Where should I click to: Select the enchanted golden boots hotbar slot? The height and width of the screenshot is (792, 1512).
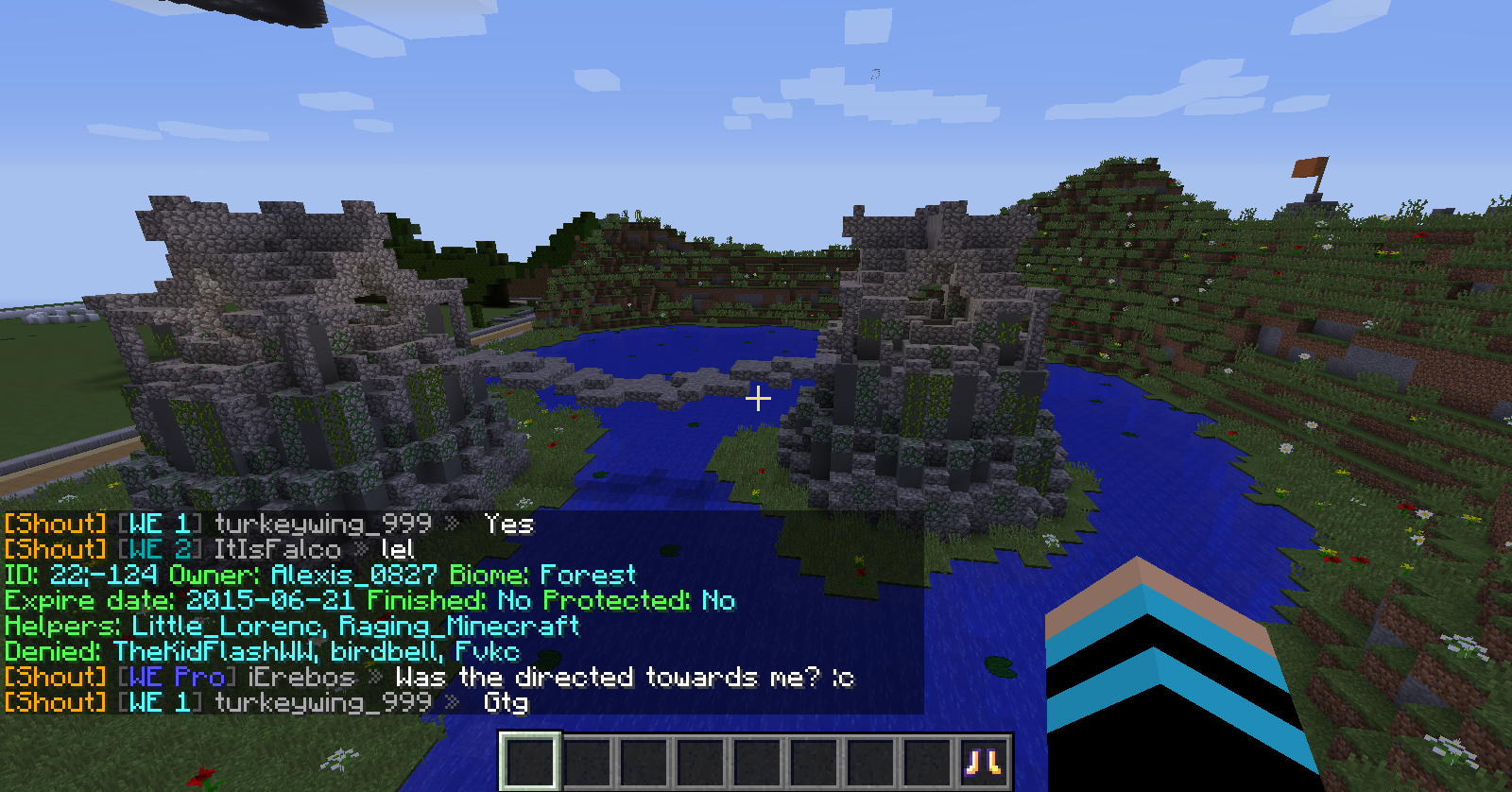pos(983,761)
